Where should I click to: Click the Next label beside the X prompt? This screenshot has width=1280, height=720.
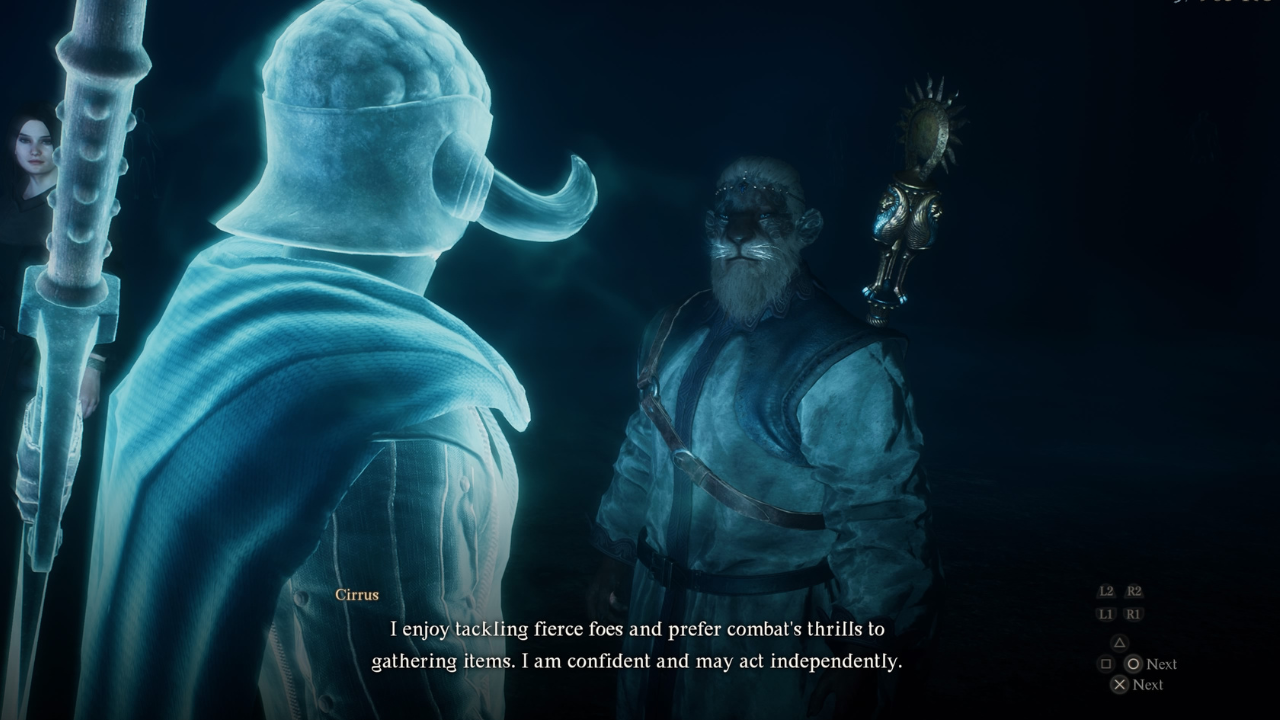click(1147, 685)
